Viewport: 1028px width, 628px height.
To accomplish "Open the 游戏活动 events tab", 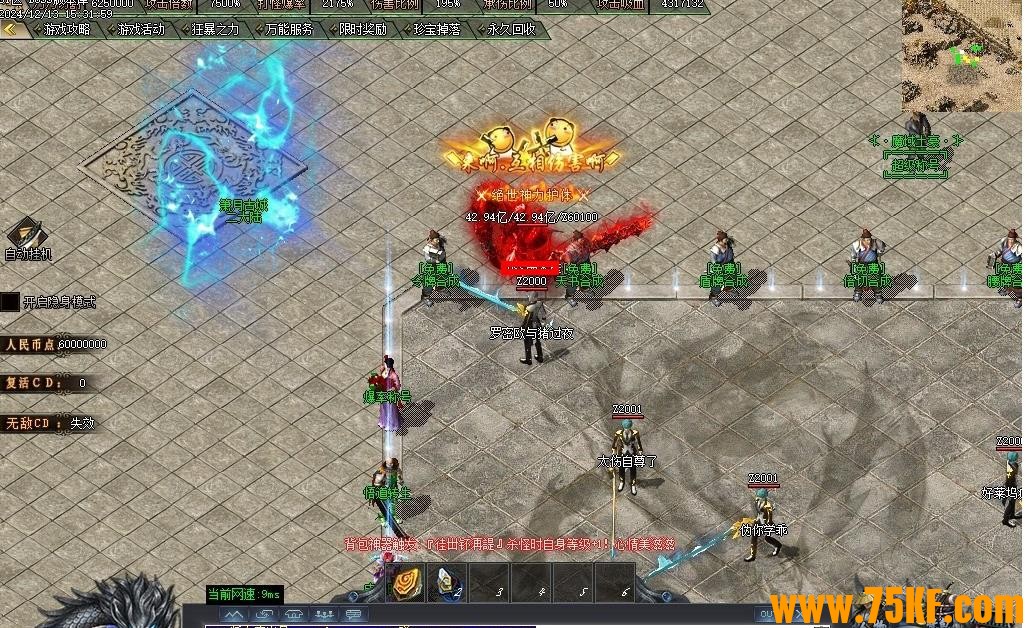I will pos(141,30).
